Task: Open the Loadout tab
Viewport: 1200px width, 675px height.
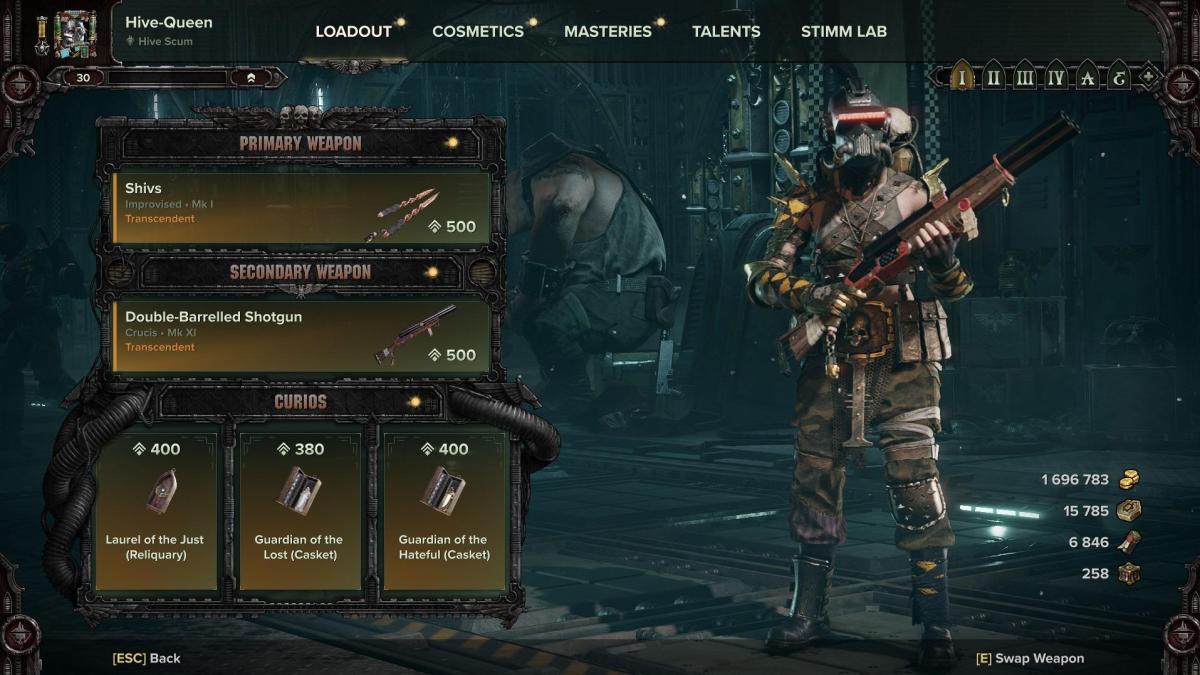Action: point(353,31)
